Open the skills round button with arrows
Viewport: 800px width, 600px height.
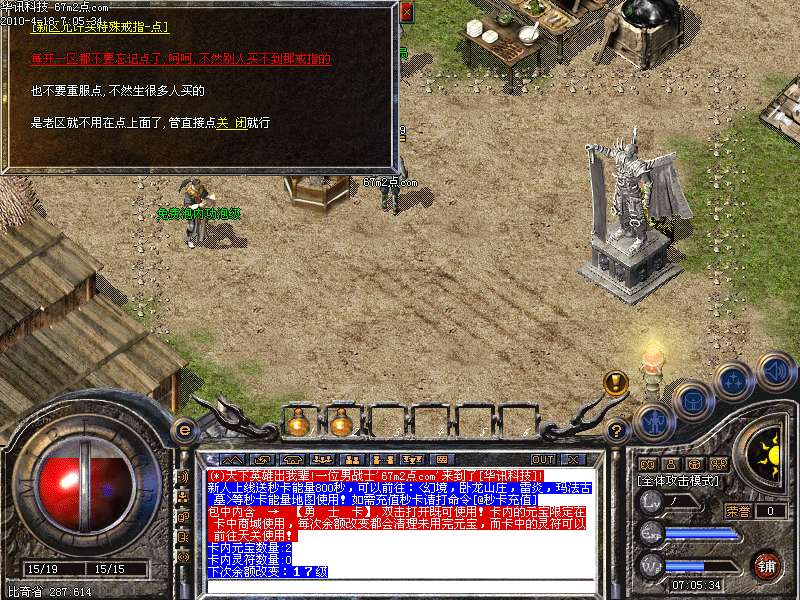tap(734, 381)
